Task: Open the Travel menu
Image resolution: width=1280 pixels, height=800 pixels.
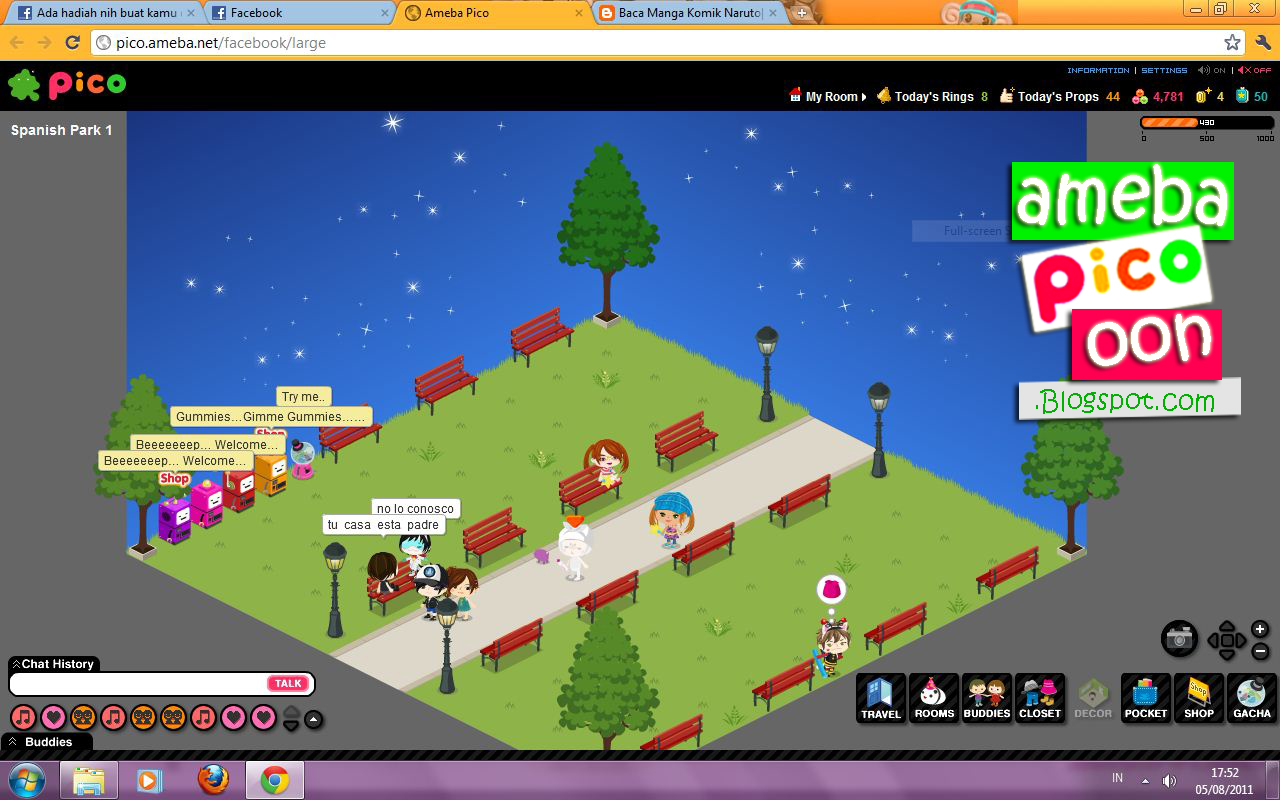Action: (880, 698)
